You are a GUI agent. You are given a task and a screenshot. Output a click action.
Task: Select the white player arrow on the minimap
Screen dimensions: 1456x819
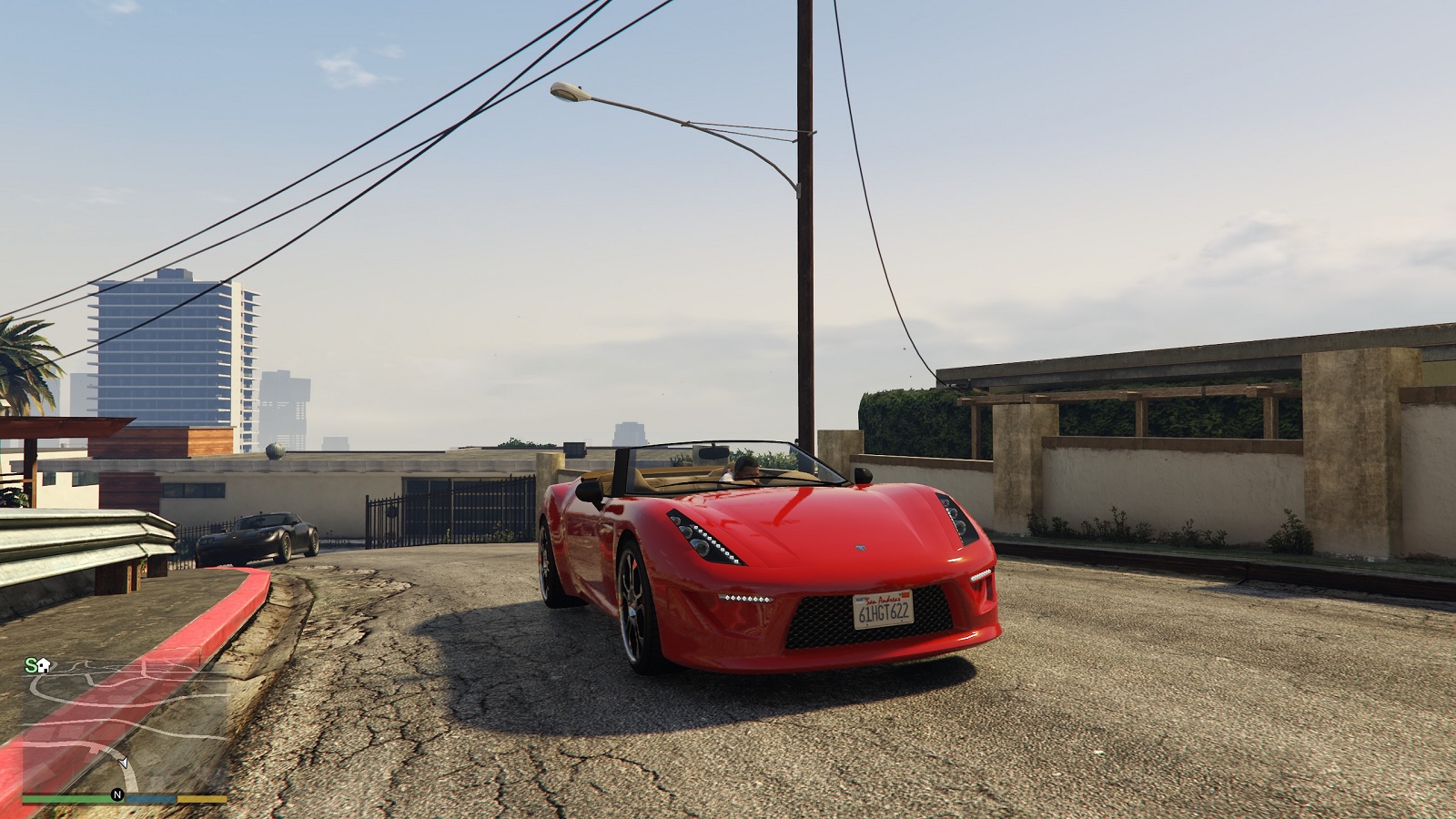123,763
